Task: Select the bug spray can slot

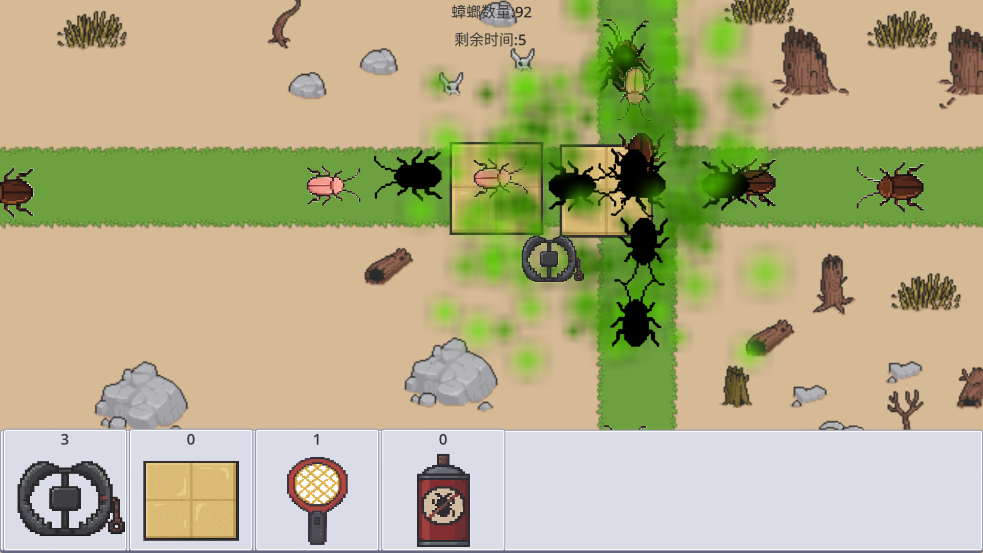Action: [443, 491]
